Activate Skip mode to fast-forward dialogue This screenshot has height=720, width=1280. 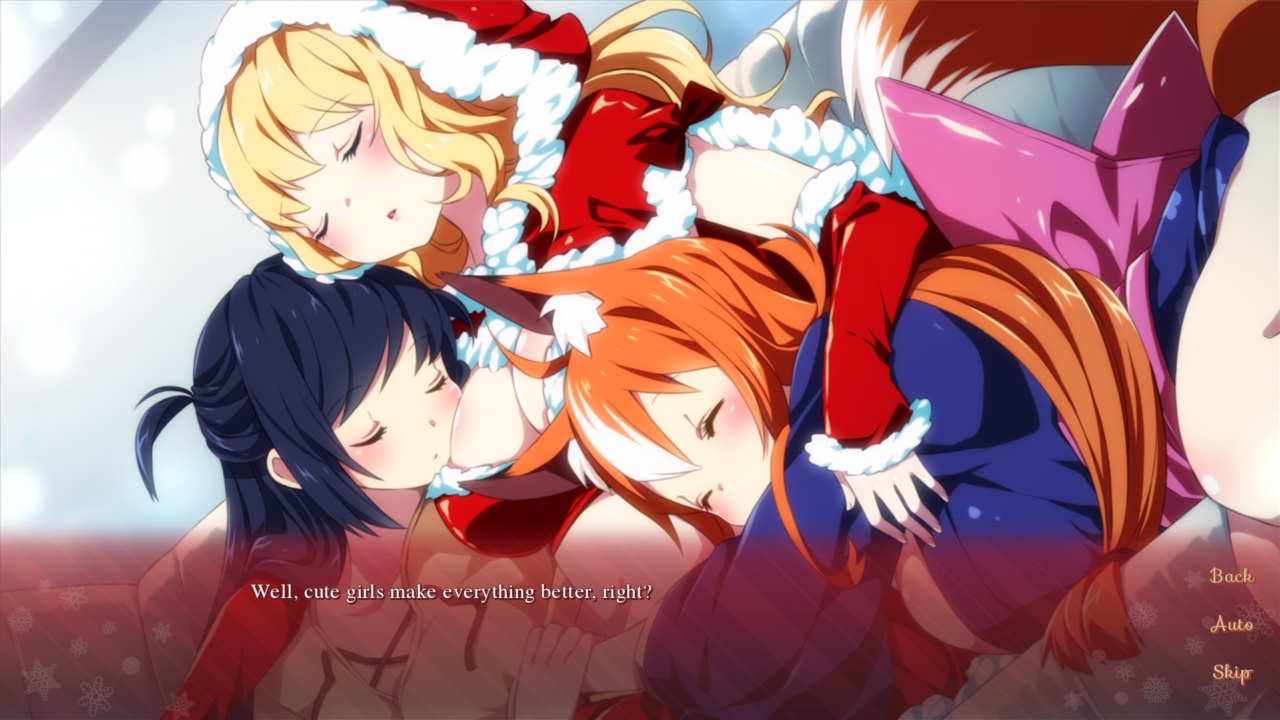coord(1232,670)
